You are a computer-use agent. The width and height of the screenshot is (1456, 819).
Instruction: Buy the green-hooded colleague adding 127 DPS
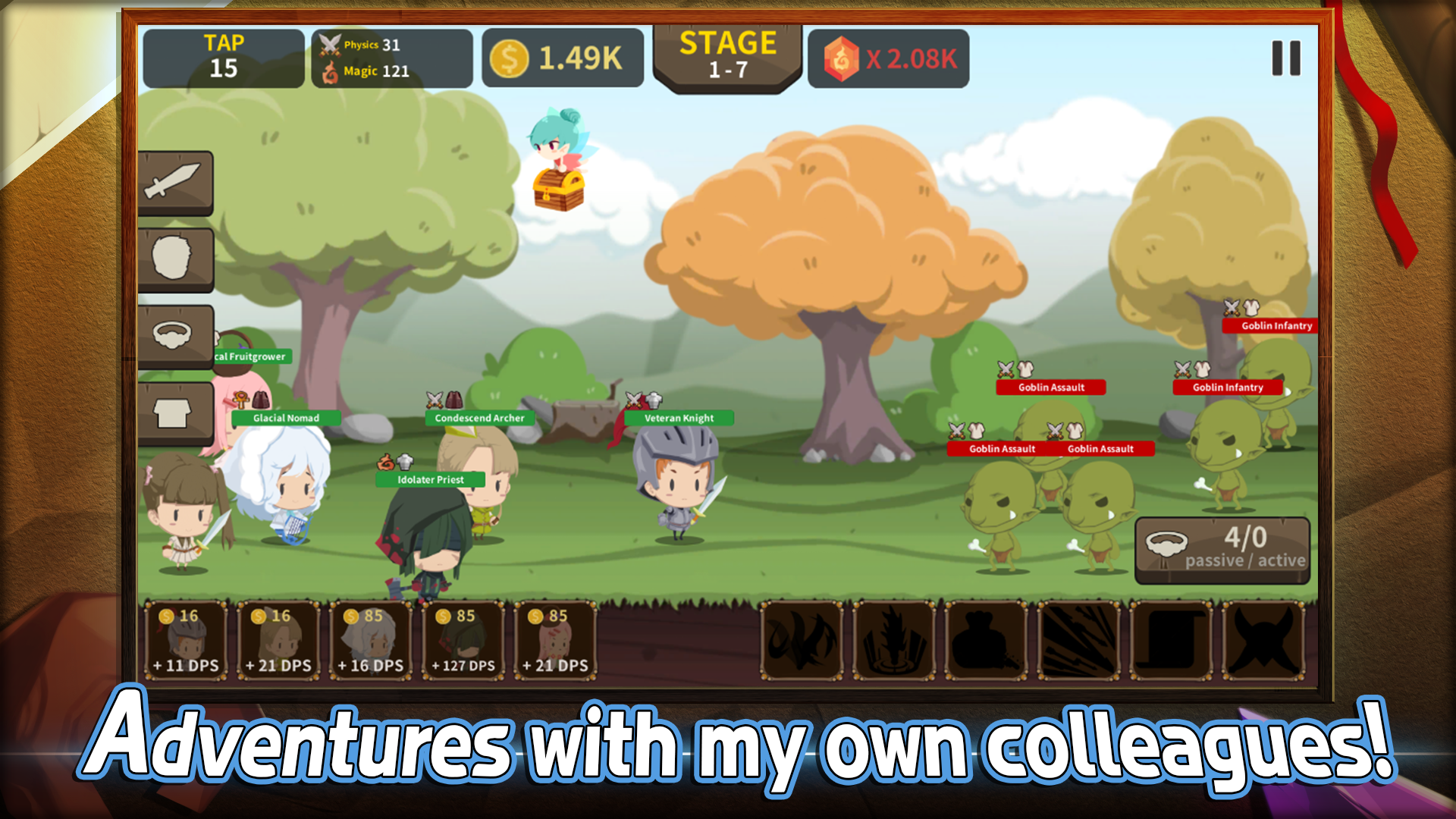[x=463, y=641]
